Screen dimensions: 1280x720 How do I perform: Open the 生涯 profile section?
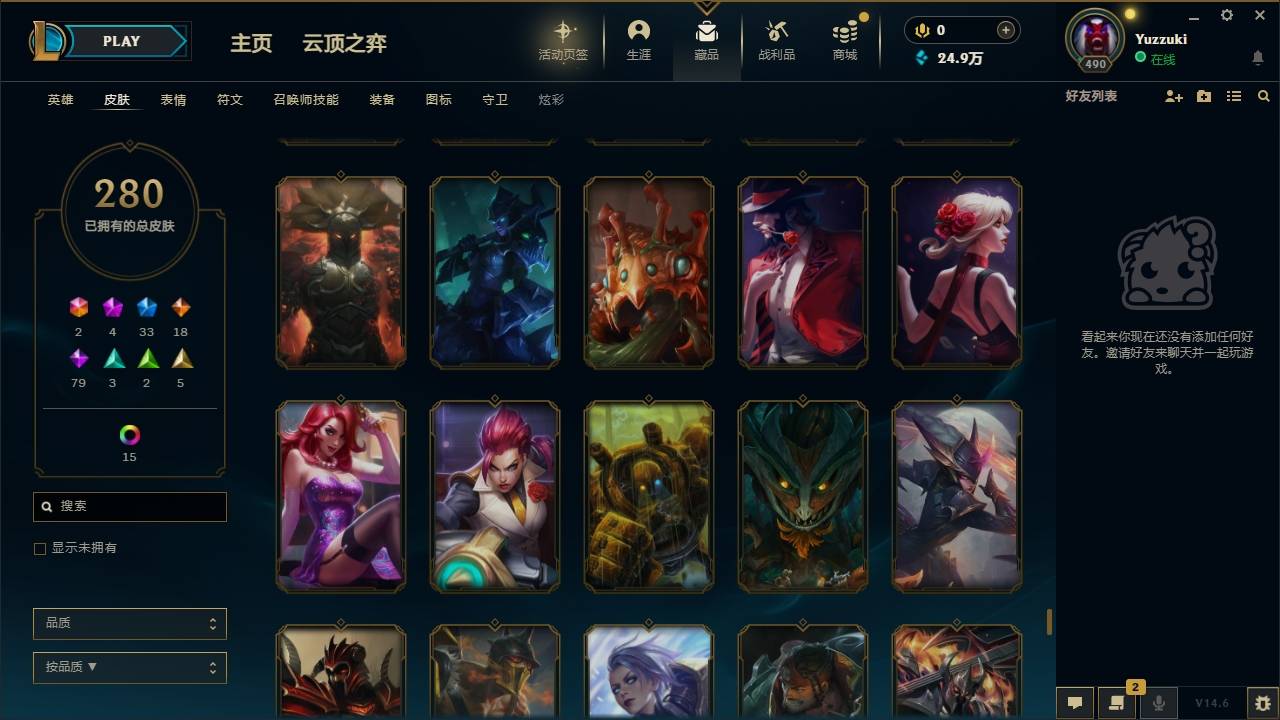point(638,40)
